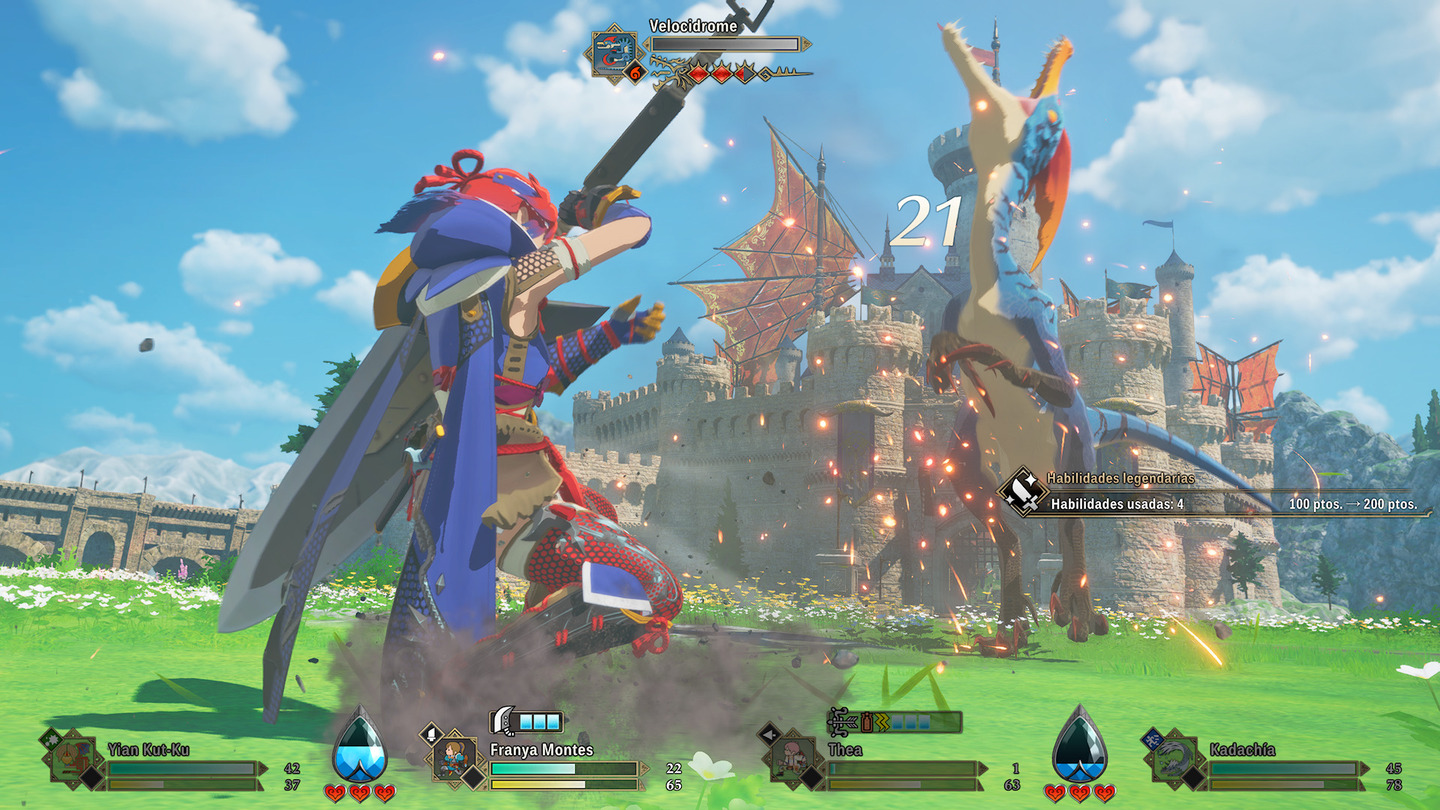Select Franya Montes' character portrait
The width and height of the screenshot is (1440, 810).
456,759
